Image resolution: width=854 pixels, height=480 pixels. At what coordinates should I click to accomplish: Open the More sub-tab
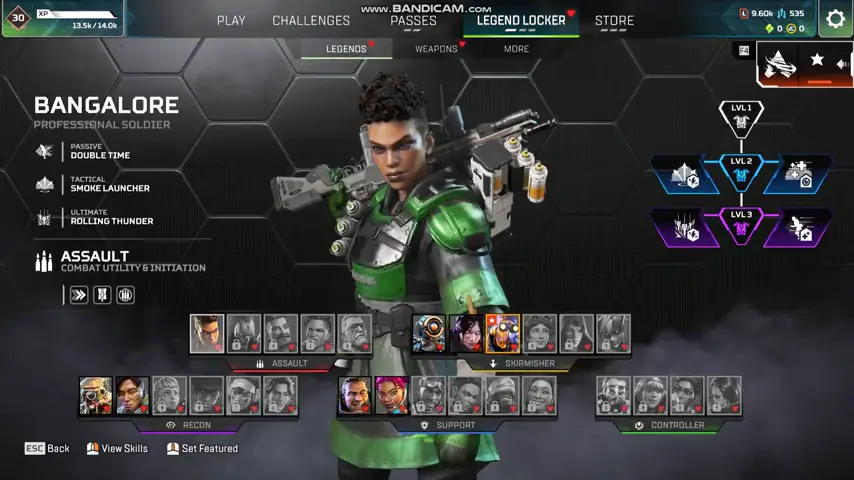click(x=516, y=48)
